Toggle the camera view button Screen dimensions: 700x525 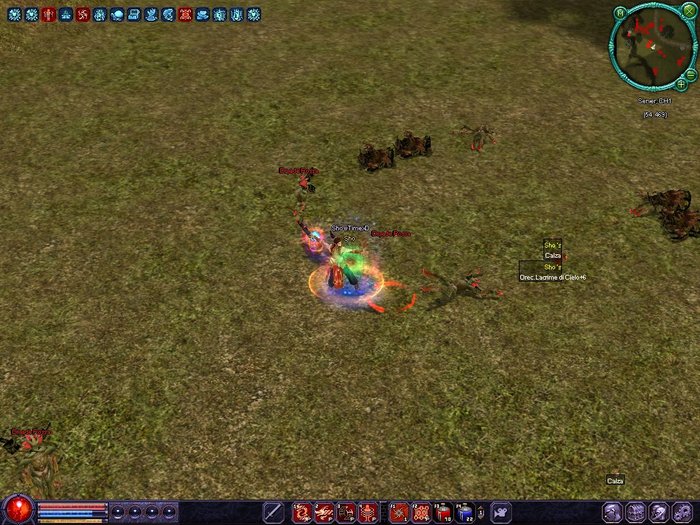coord(499,513)
